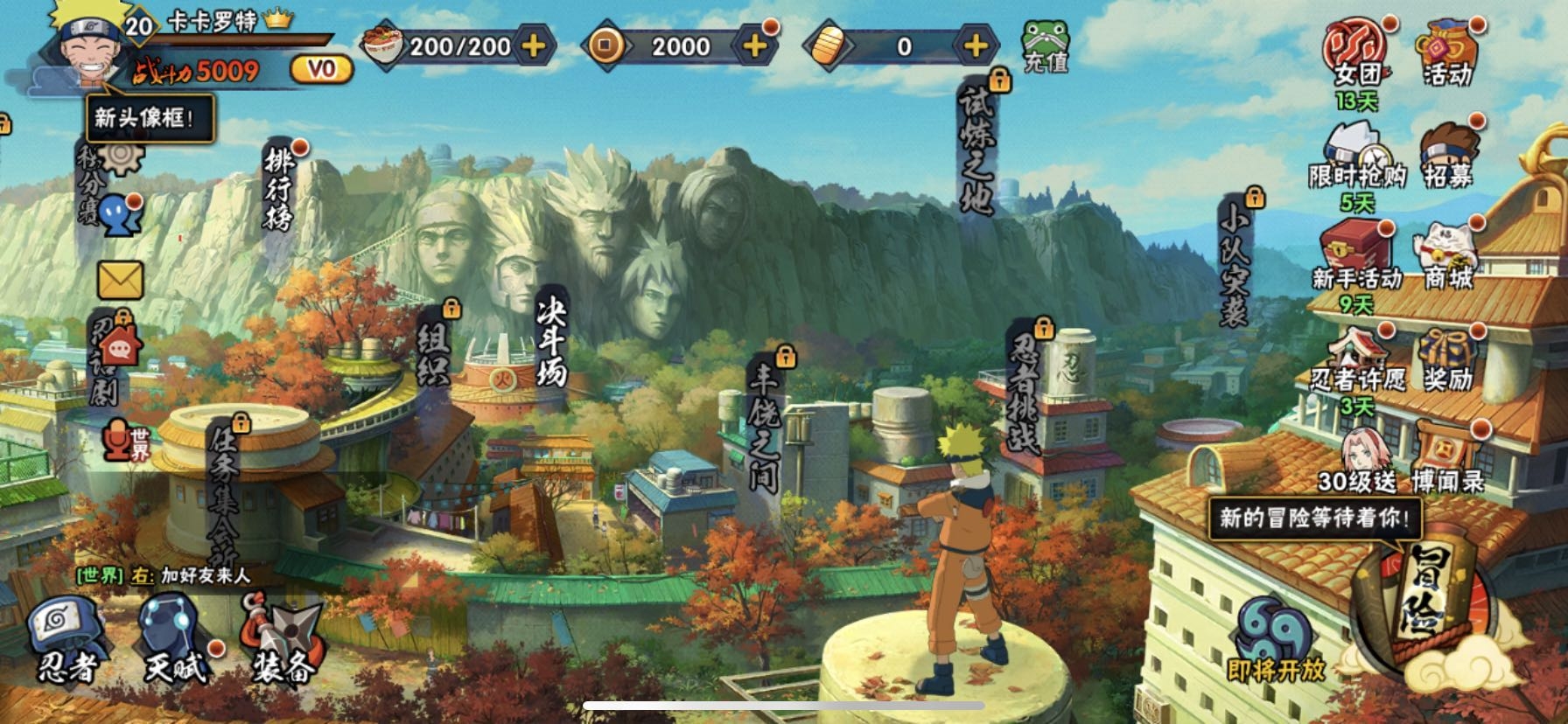Tap the 充值 recharge frog icon
The width and height of the screenshot is (1568, 724).
[1046, 46]
